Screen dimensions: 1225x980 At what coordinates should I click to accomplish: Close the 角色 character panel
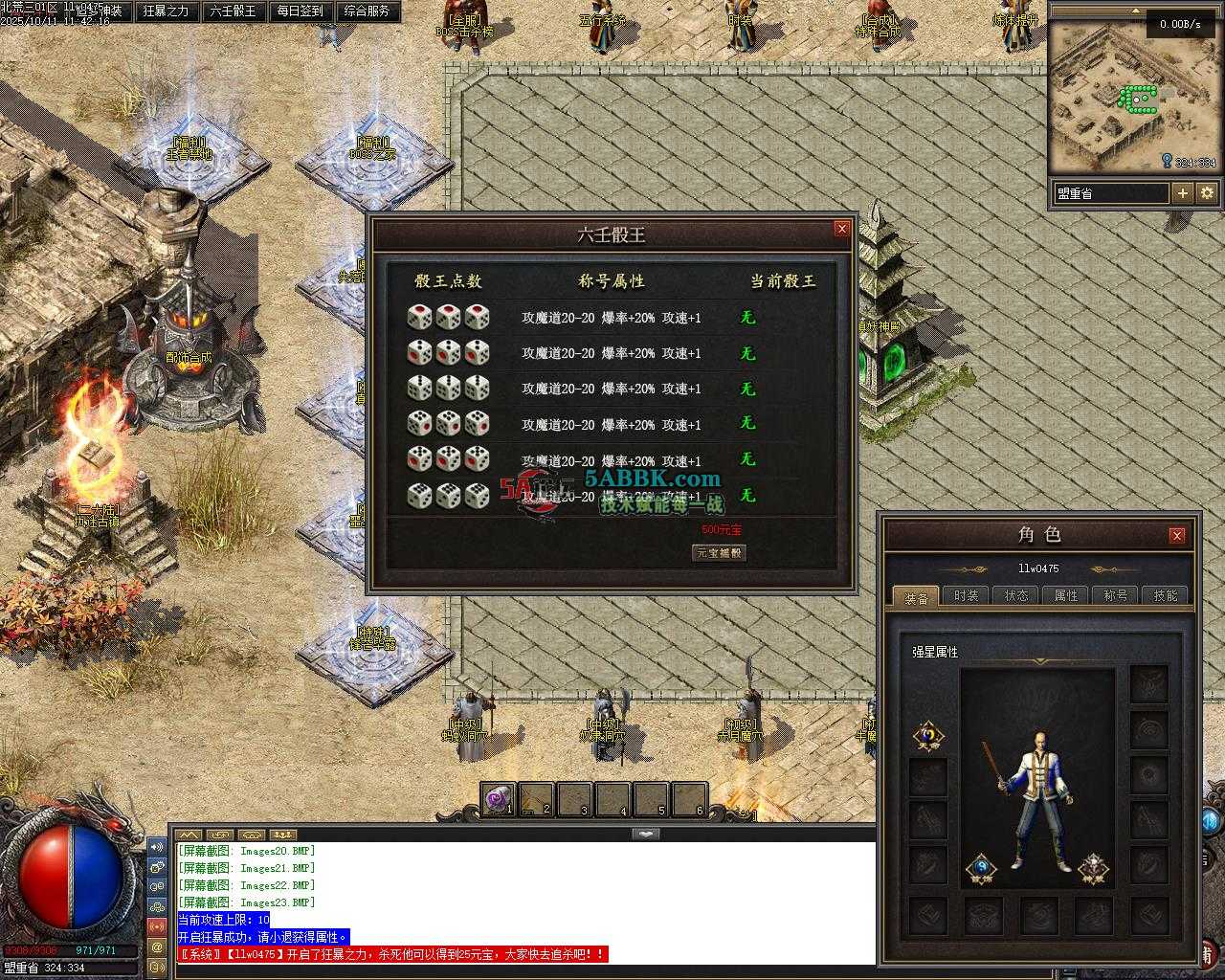pyautogui.click(x=1177, y=535)
